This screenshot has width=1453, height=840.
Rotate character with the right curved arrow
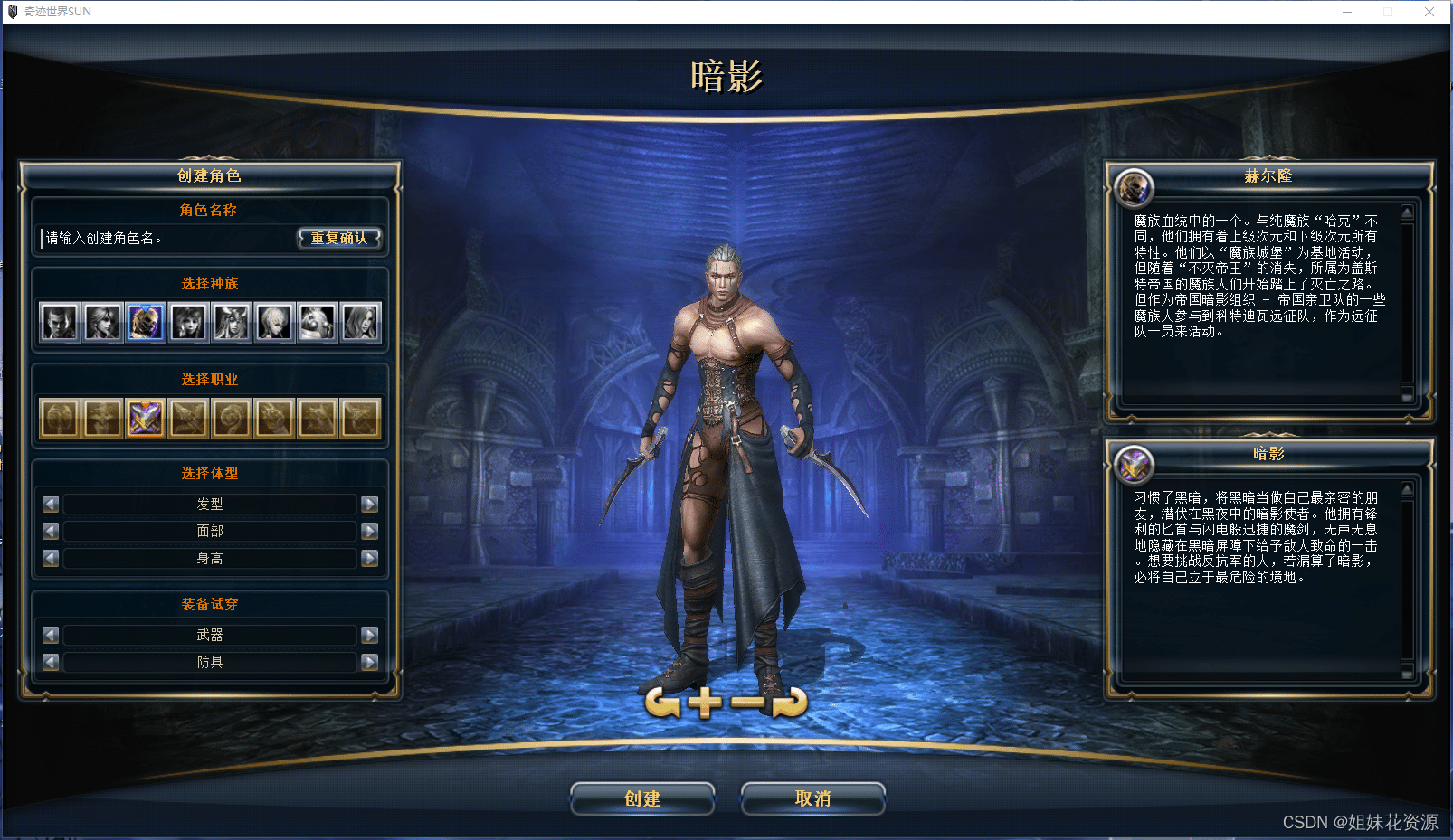[x=790, y=703]
